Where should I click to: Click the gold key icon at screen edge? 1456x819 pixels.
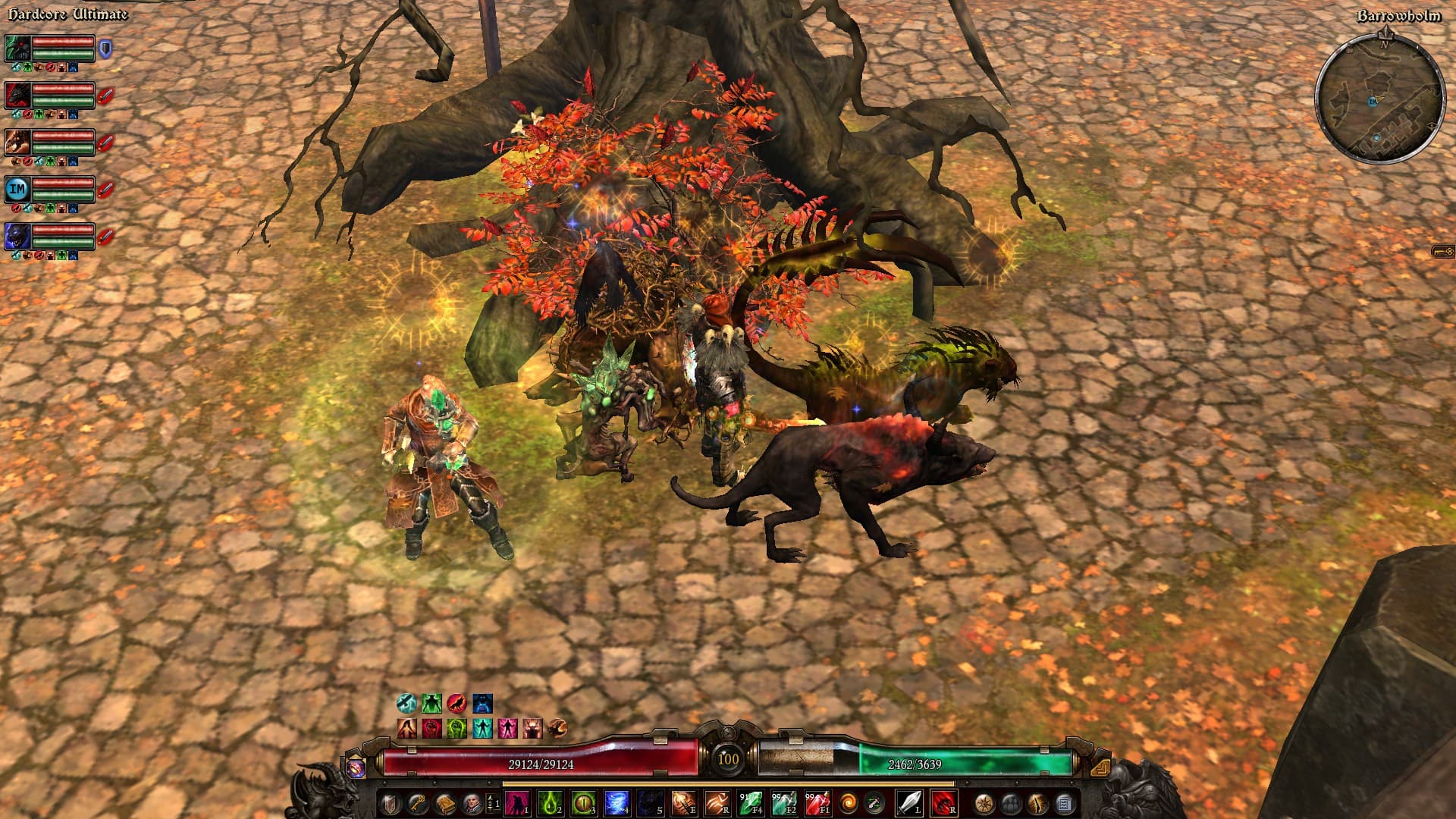tap(1442, 252)
